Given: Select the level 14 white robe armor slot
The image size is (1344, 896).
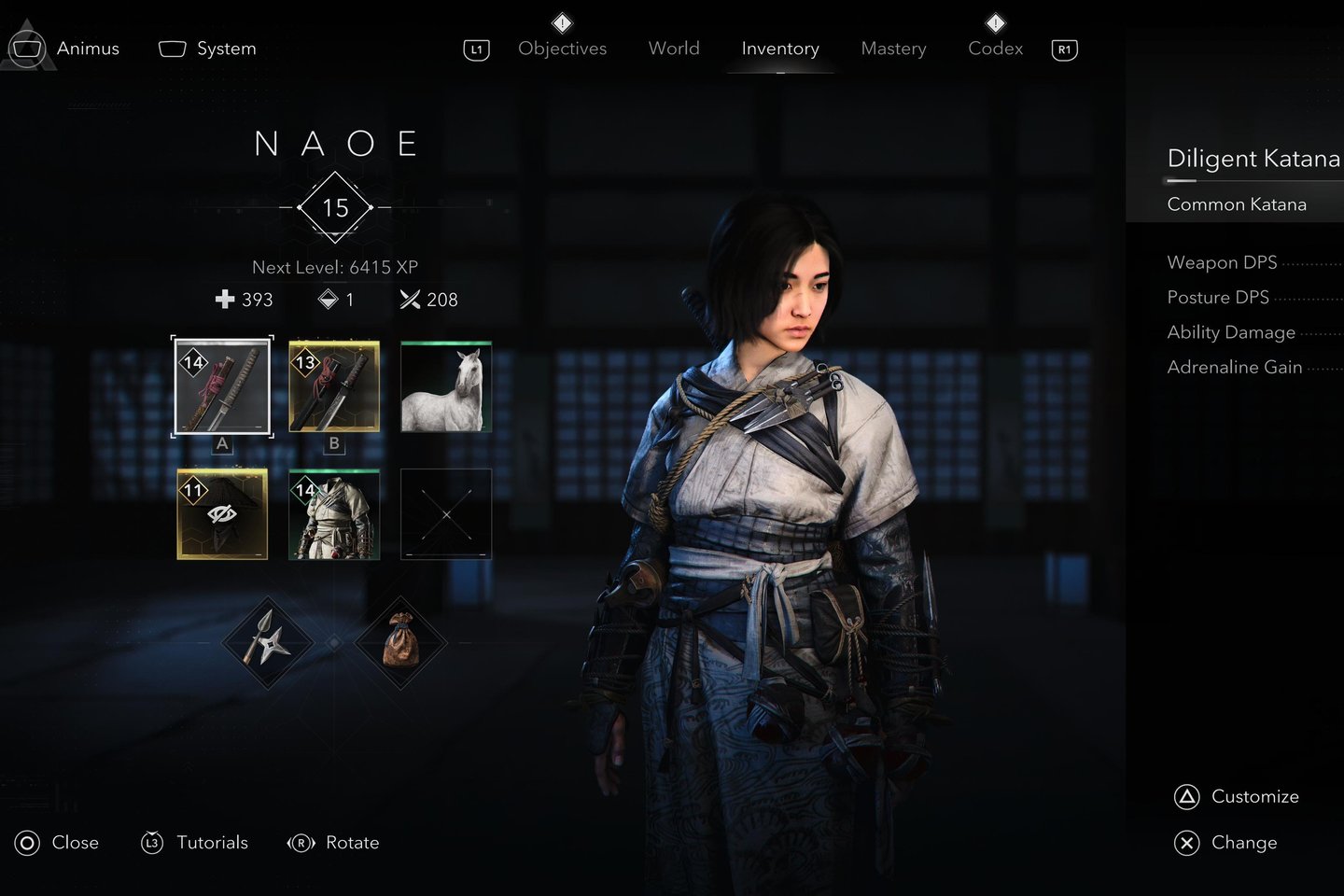Looking at the screenshot, I should 334,514.
